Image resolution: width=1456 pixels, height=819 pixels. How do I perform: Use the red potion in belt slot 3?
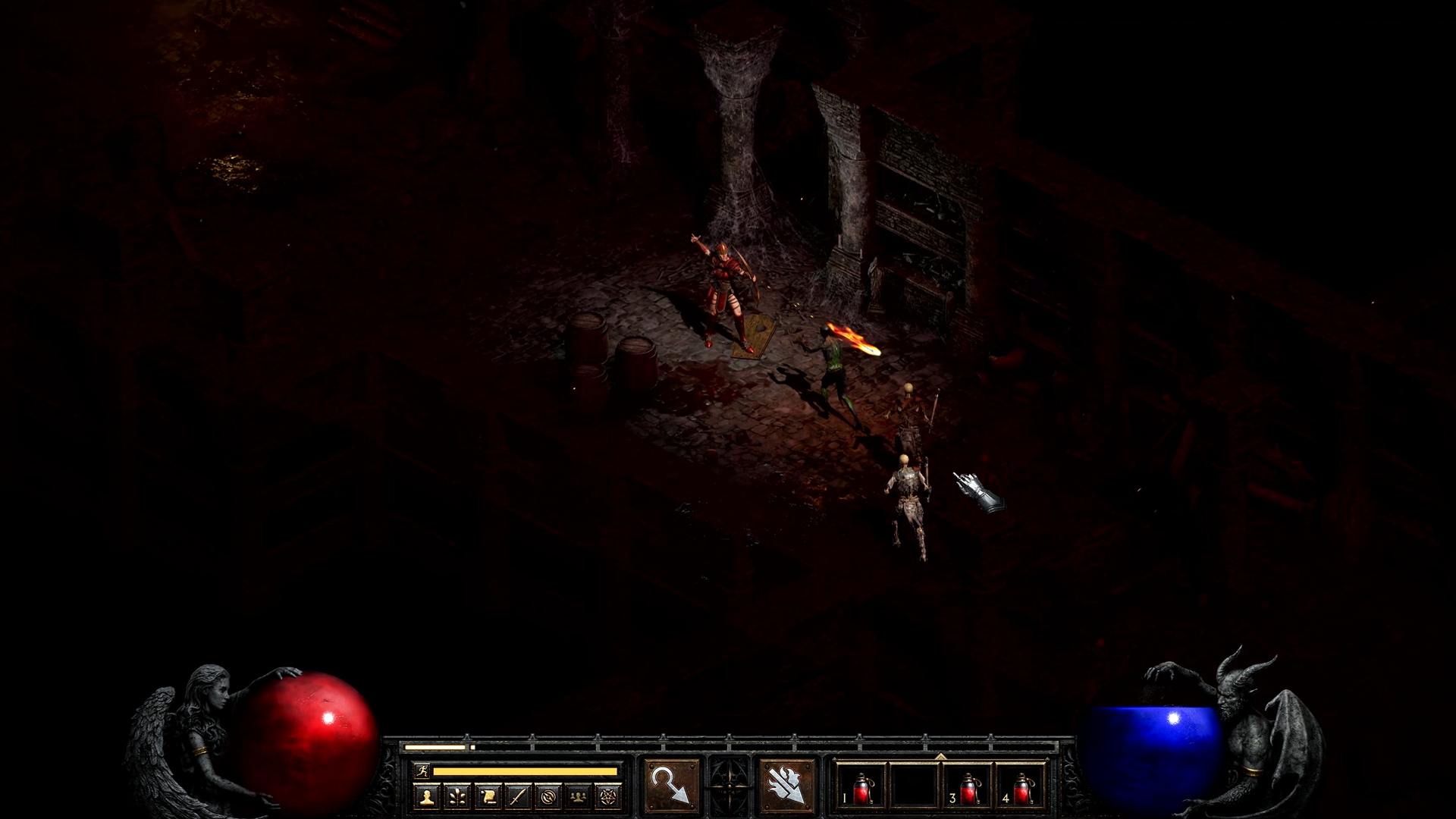968,786
